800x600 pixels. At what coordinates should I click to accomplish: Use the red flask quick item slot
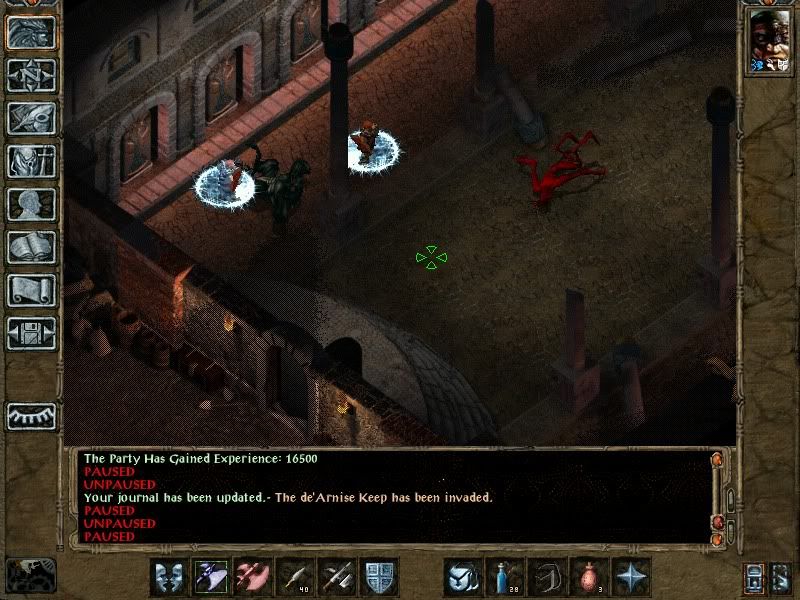click(x=589, y=577)
